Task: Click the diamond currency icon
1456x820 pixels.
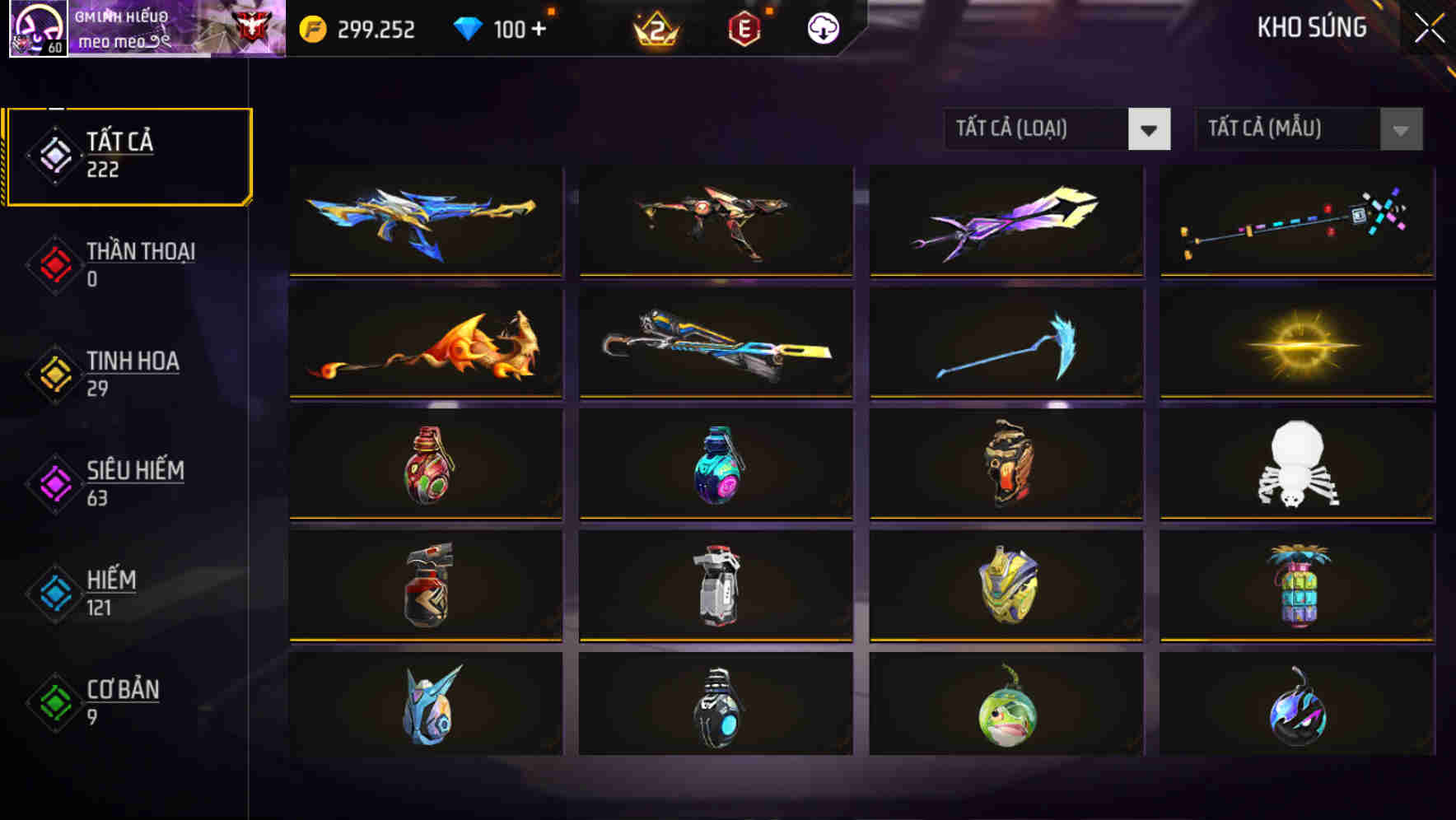Action: pyautogui.click(x=466, y=28)
